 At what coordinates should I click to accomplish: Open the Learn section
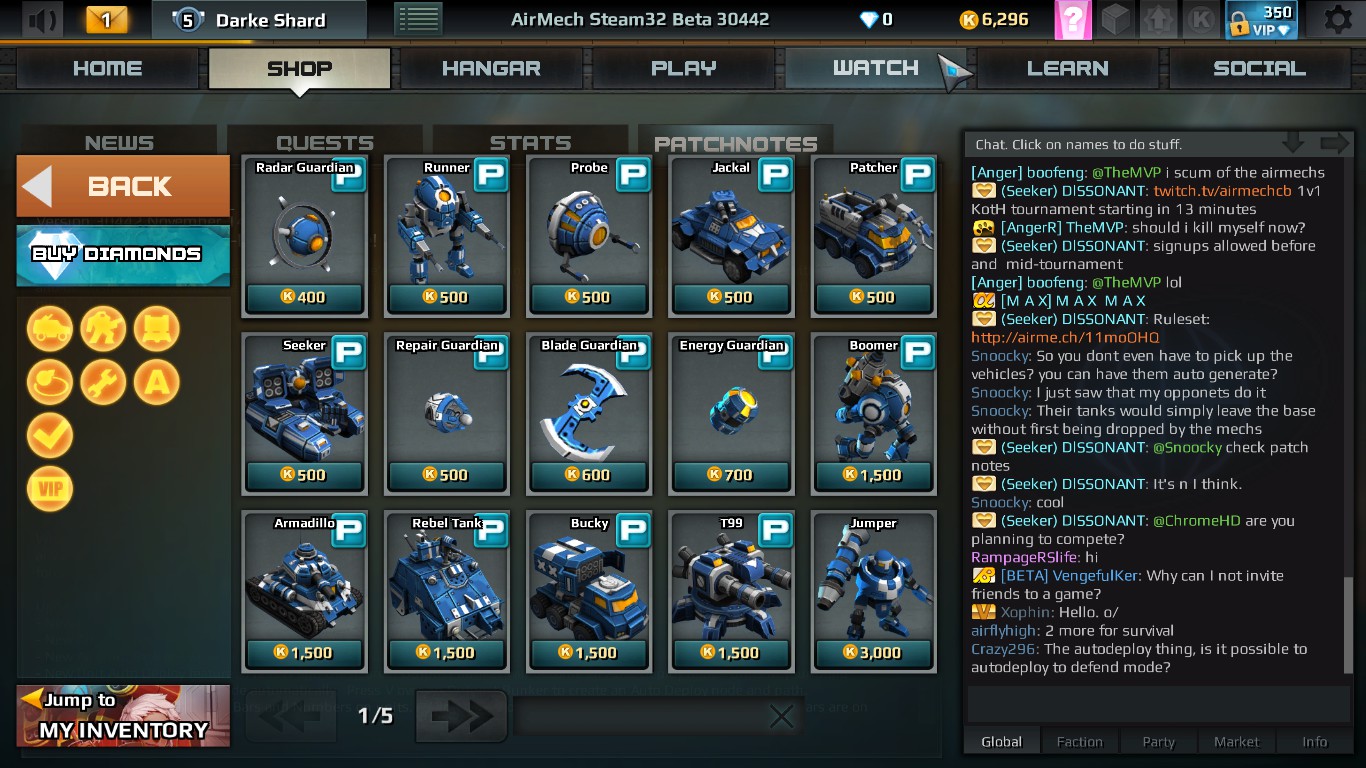pyautogui.click(x=1068, y=68)
